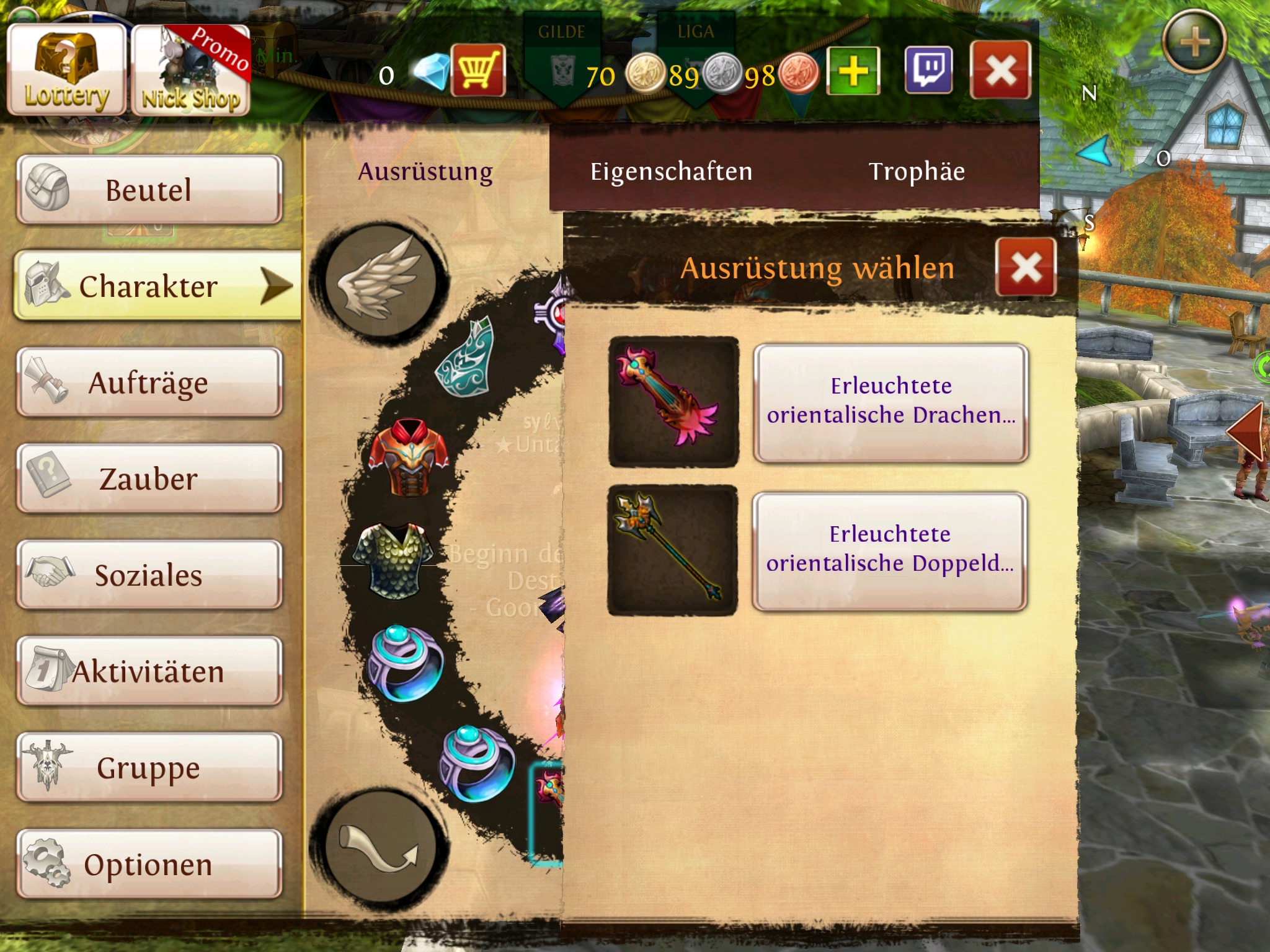The width and height of the screenshot is (1270, 952).
Task: Tap the green plus currency button
Action: [853, 71]
